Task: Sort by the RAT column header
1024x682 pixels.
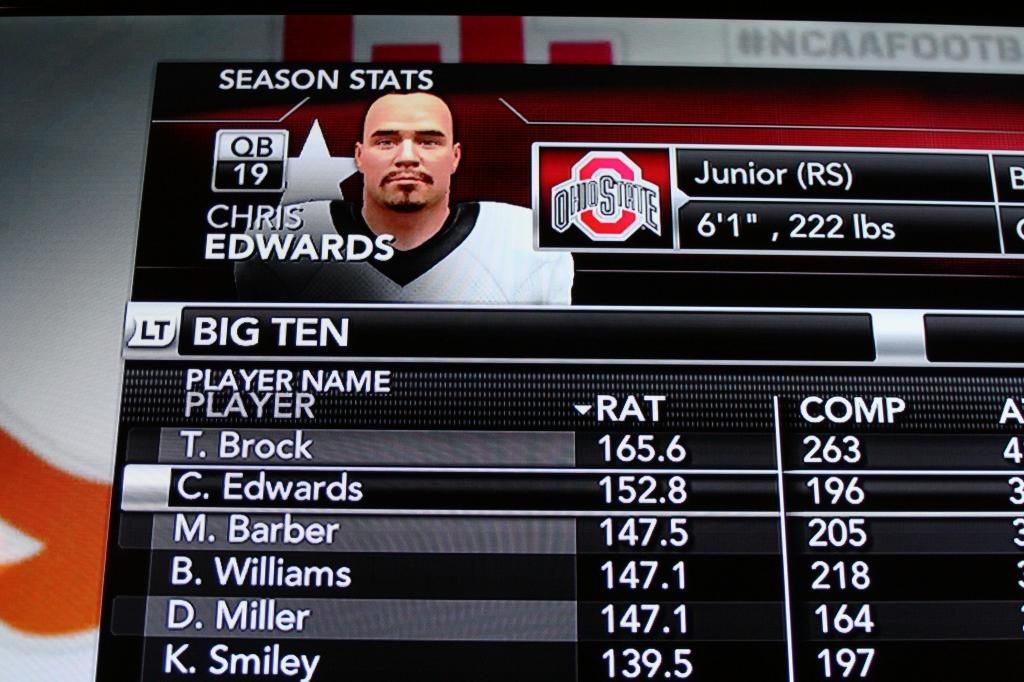Action: tap(628, 409)
